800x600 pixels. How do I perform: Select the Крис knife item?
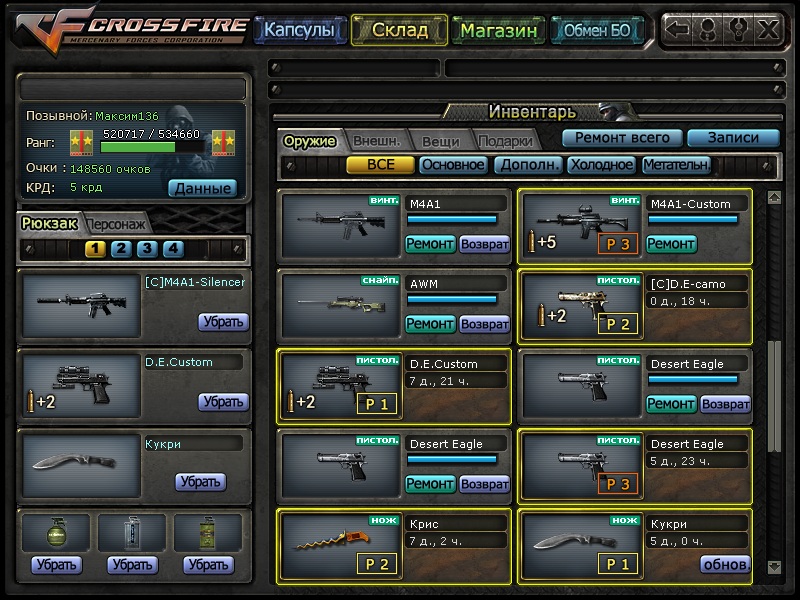(340, 543)
